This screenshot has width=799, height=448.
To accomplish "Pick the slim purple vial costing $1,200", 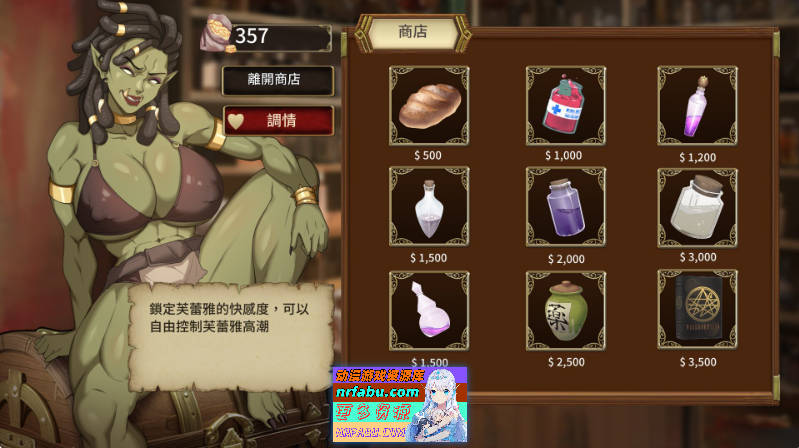I will point(696,105).
